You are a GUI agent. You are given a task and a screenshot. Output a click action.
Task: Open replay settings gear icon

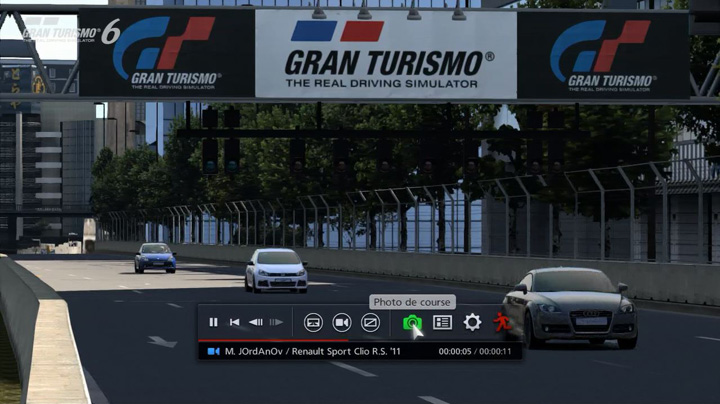click(472, 322)
